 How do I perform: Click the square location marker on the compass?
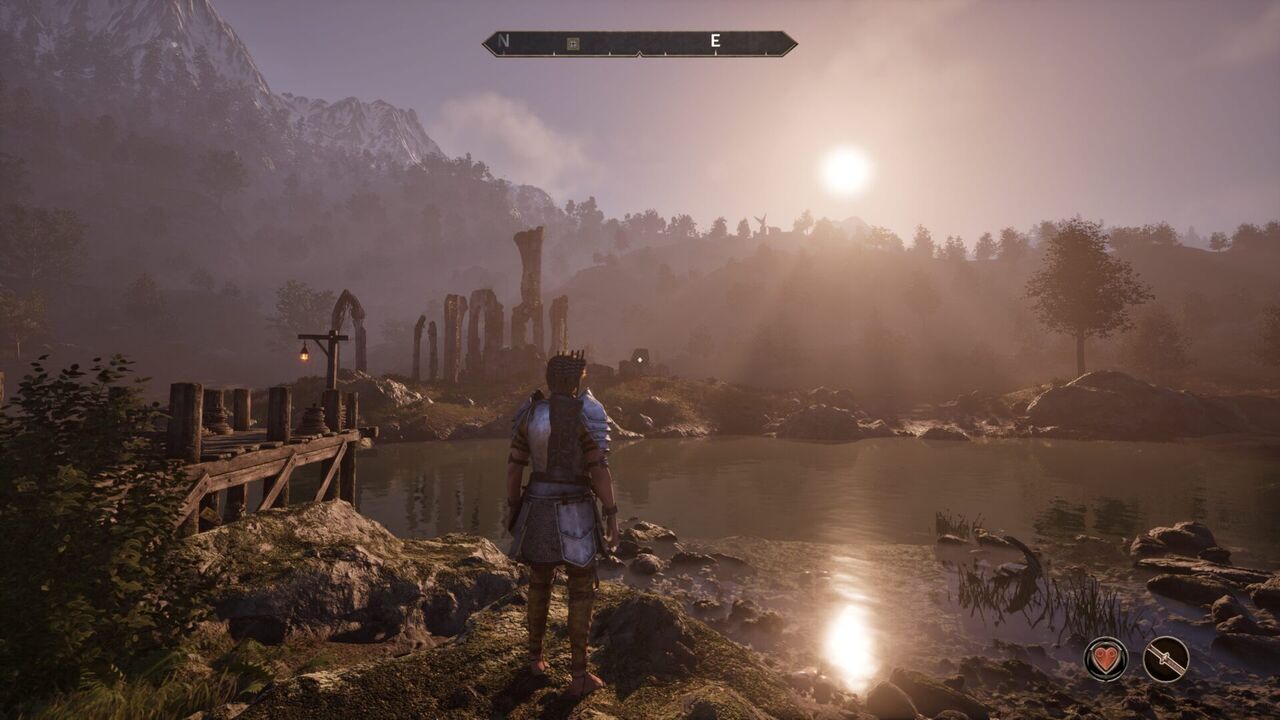tap(572, 43)
